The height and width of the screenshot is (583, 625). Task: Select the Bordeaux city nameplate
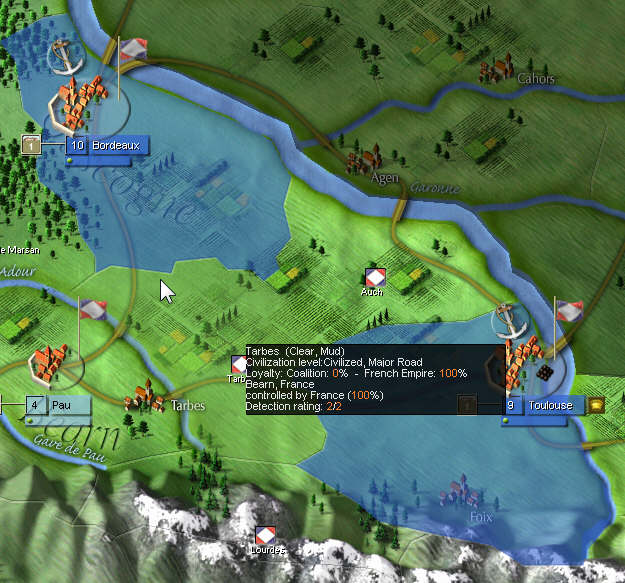[108, 146]
